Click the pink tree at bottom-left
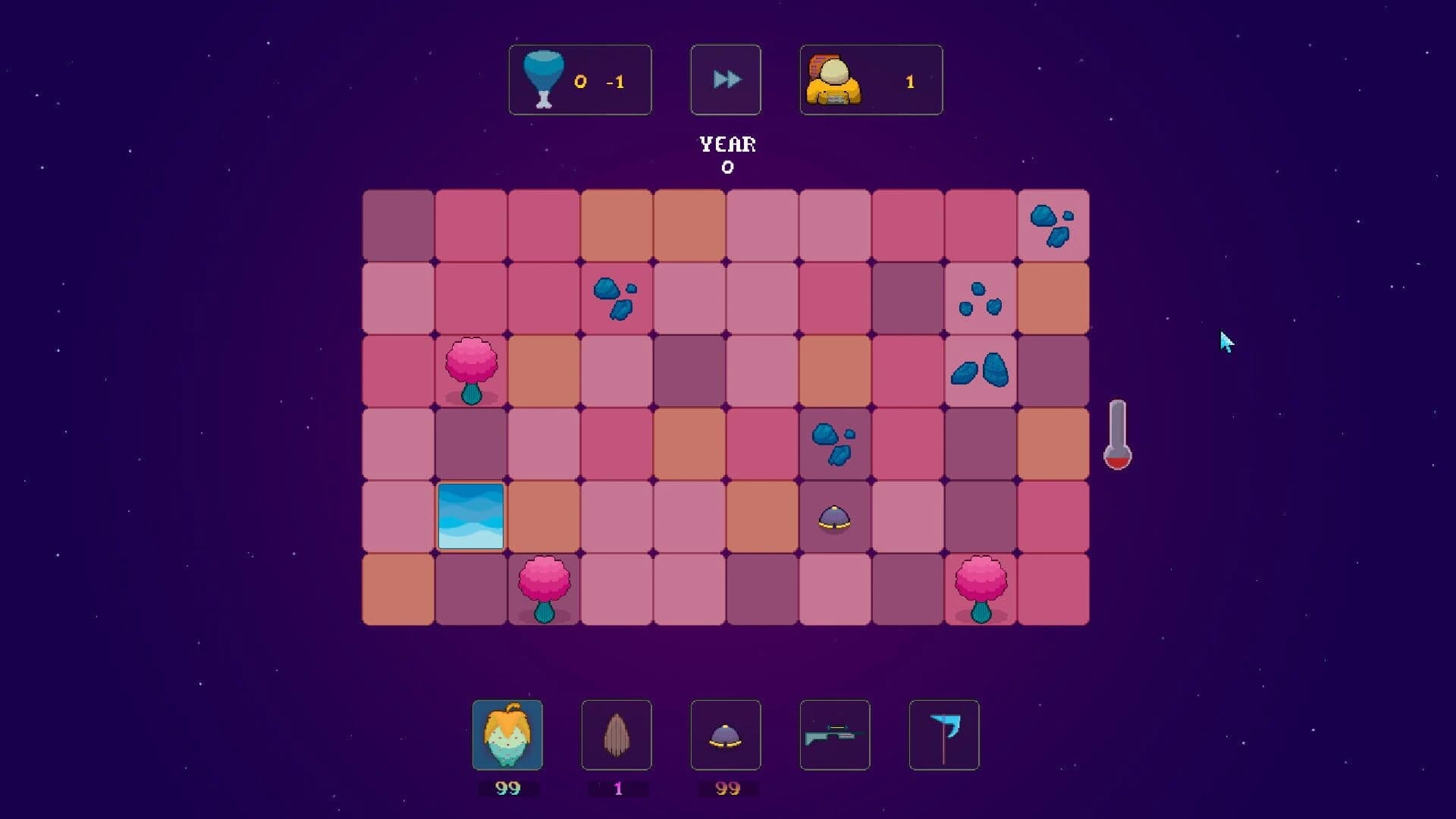Viewport: 1456px width, 819px height. [544, 588]
